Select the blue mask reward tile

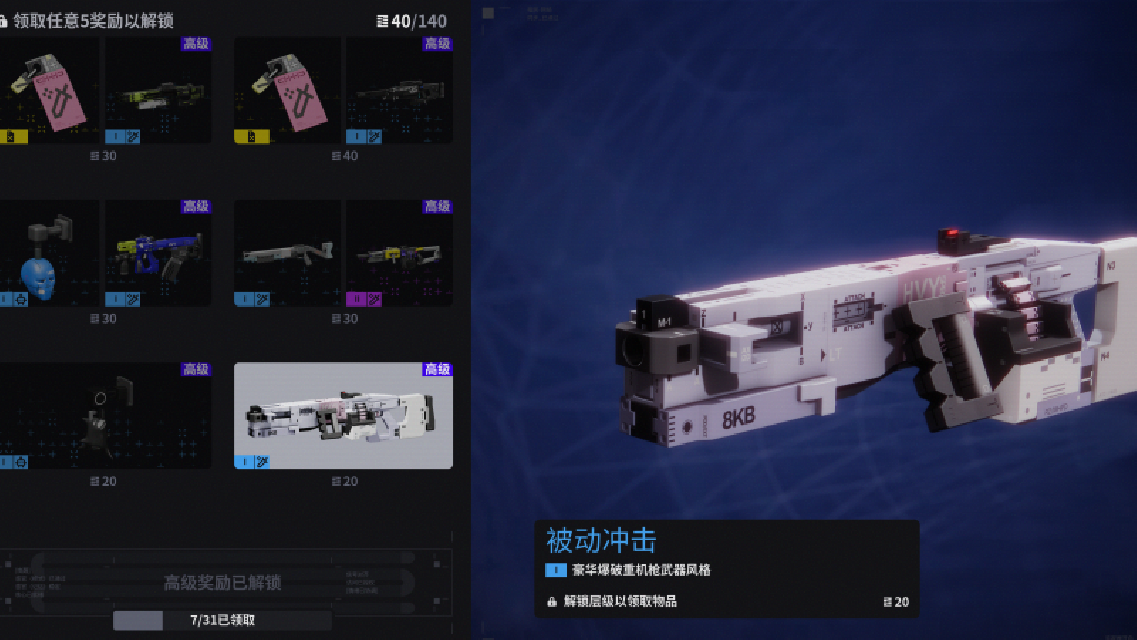pos(48,253)
